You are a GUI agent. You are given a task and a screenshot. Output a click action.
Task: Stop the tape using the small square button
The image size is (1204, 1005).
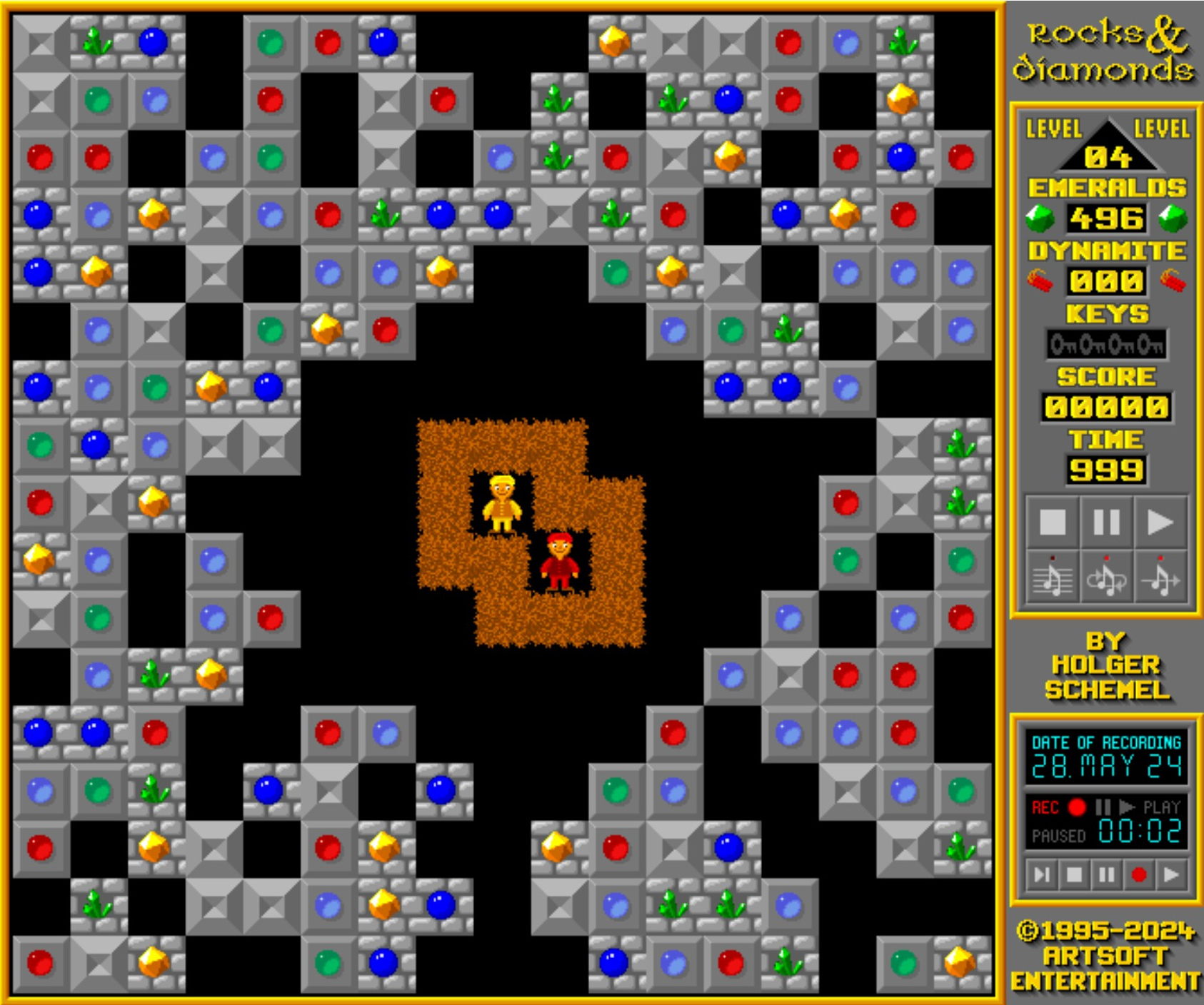1074,874
